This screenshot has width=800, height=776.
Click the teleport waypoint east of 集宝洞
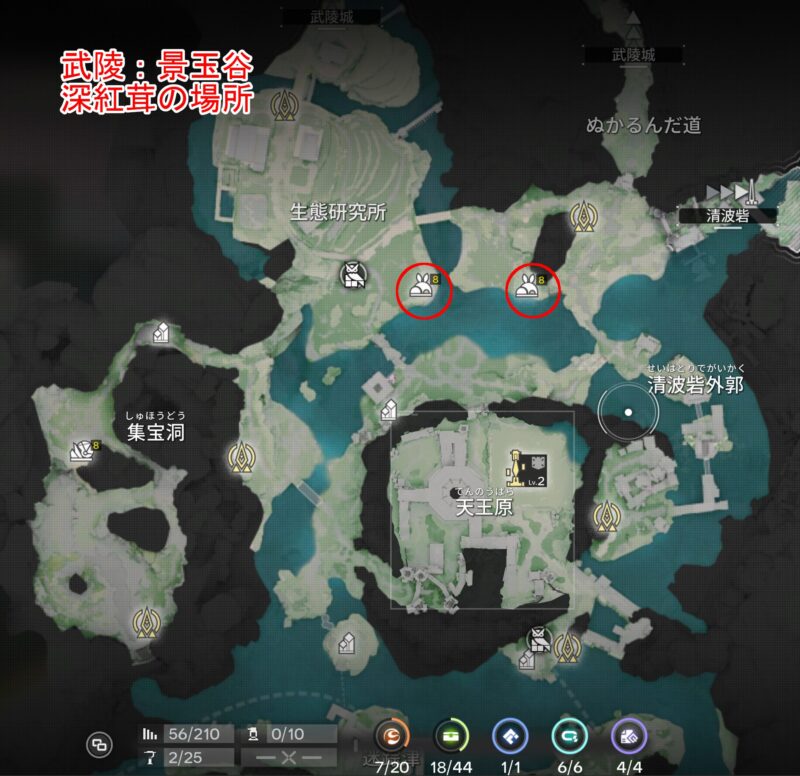(x=239, y=457)
